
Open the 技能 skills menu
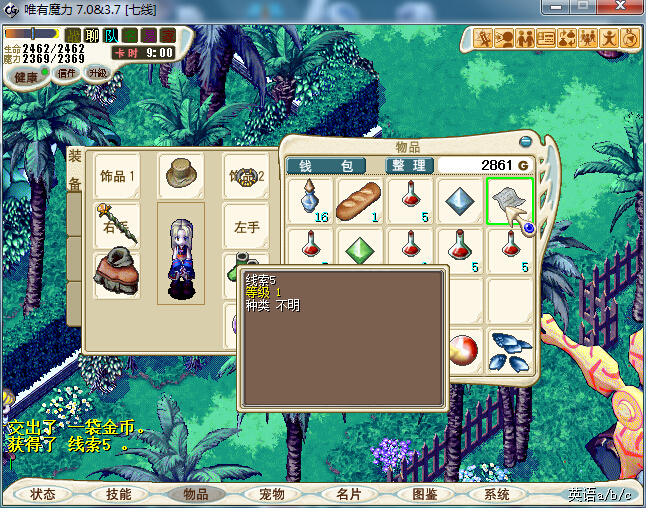pyautogui.click(x=119, y=494)
